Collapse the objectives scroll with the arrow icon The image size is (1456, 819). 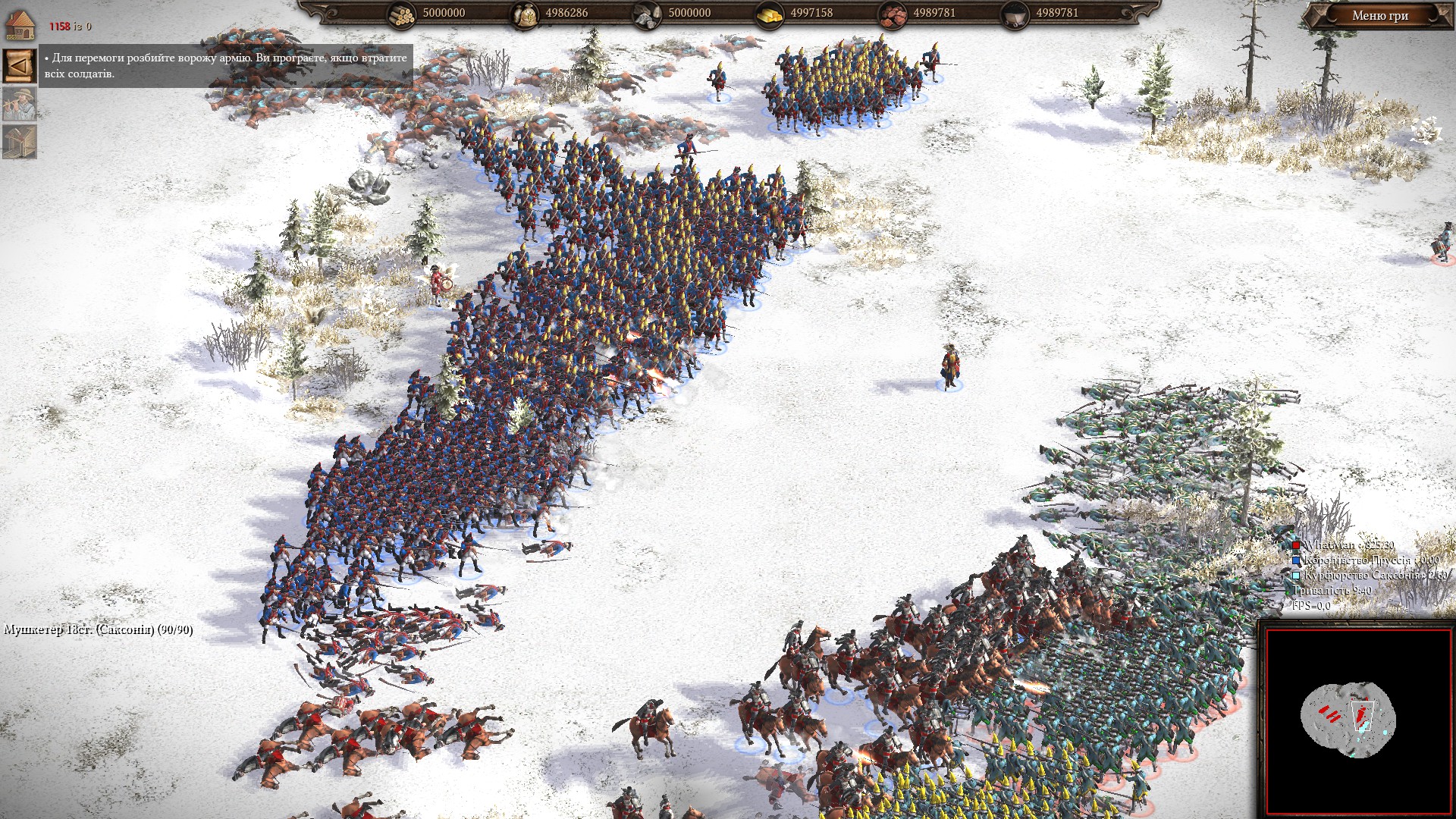(x=19, y=66)
